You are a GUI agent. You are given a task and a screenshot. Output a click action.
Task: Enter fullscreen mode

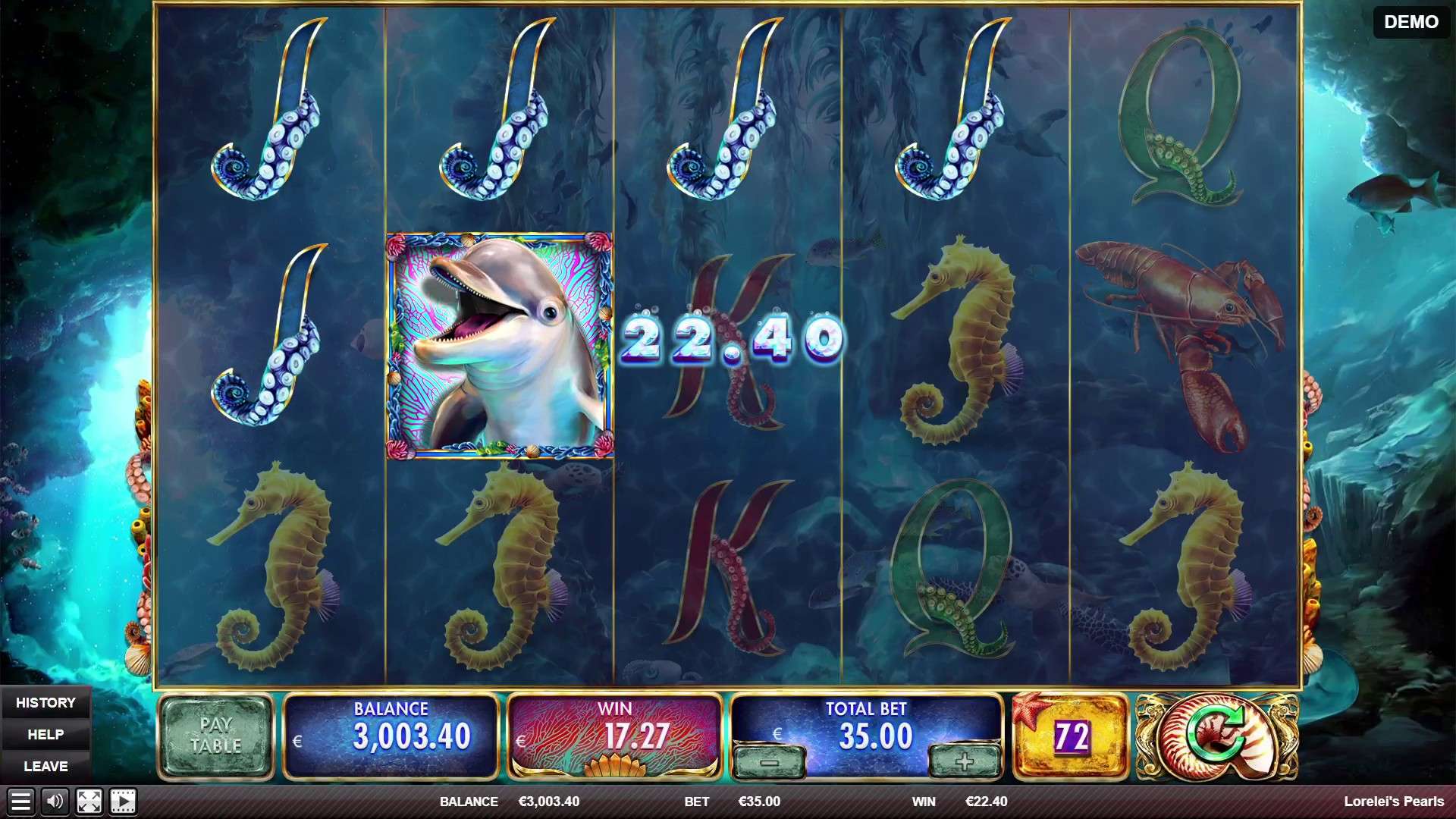tap(90, 801)
